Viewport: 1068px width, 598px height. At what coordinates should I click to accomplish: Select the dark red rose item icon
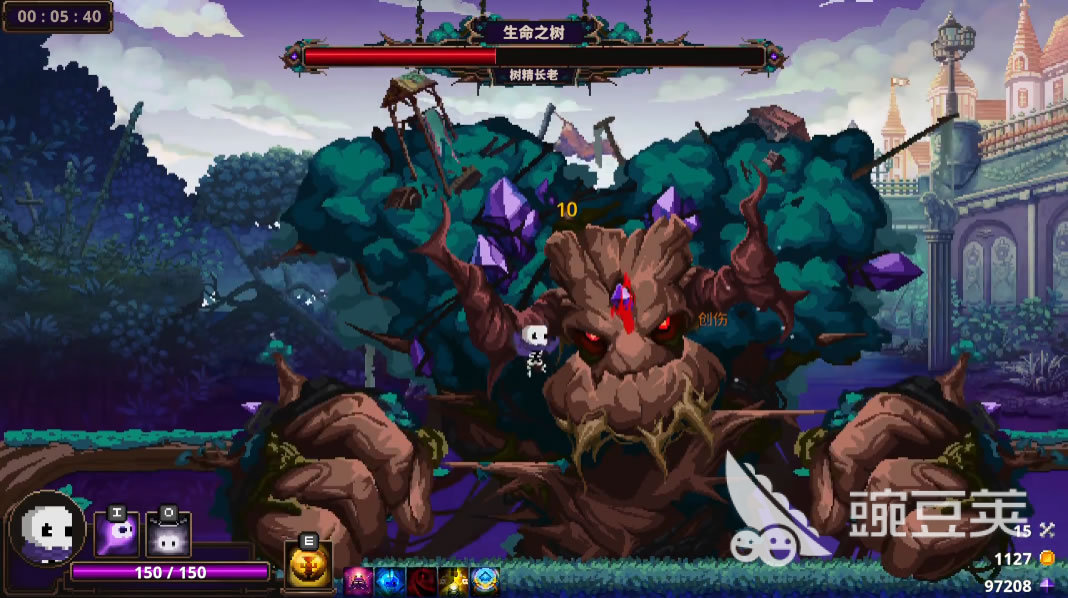pos(422,581)
